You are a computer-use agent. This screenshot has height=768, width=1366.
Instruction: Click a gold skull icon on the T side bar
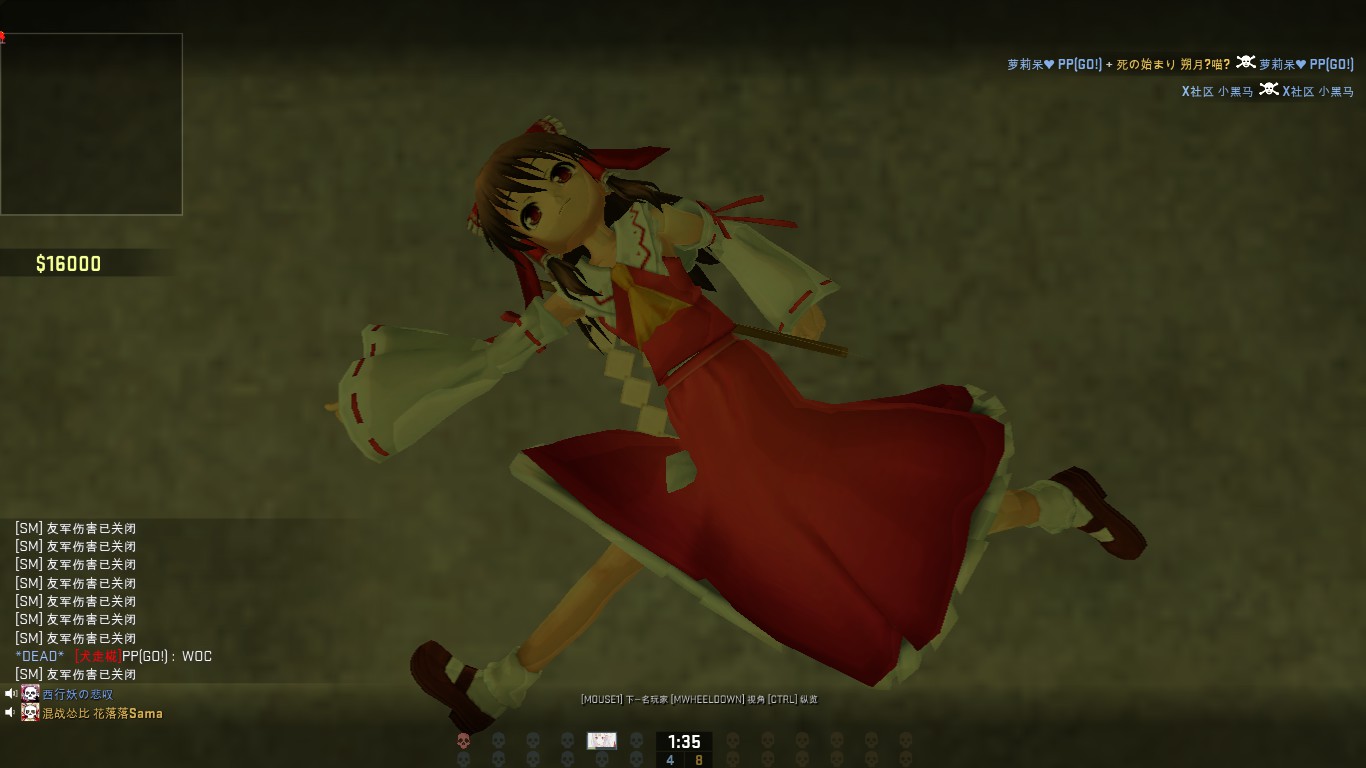(x=734, y=741)
